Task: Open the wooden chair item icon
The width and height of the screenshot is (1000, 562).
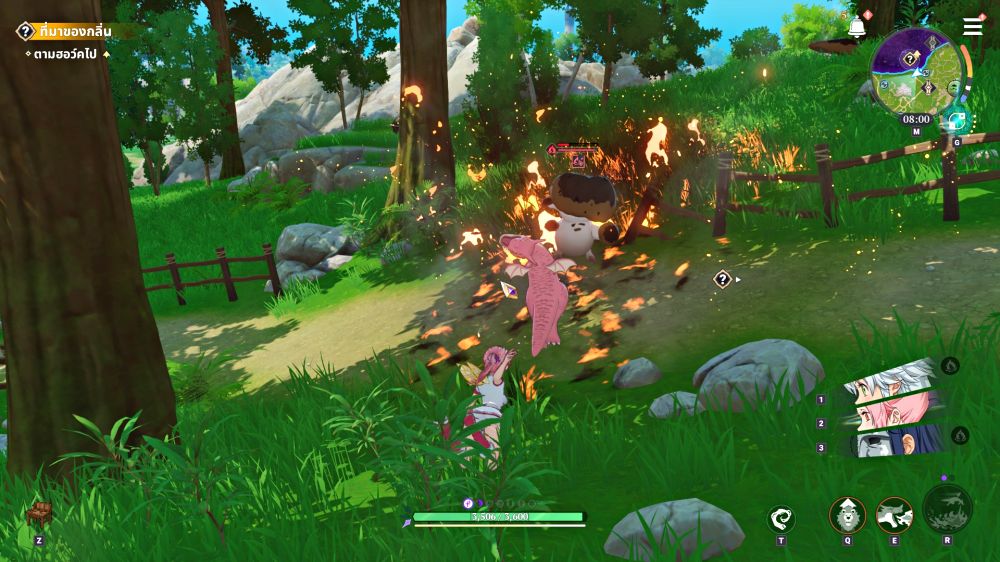Action: pyautogui.click(x=38, y=513)
